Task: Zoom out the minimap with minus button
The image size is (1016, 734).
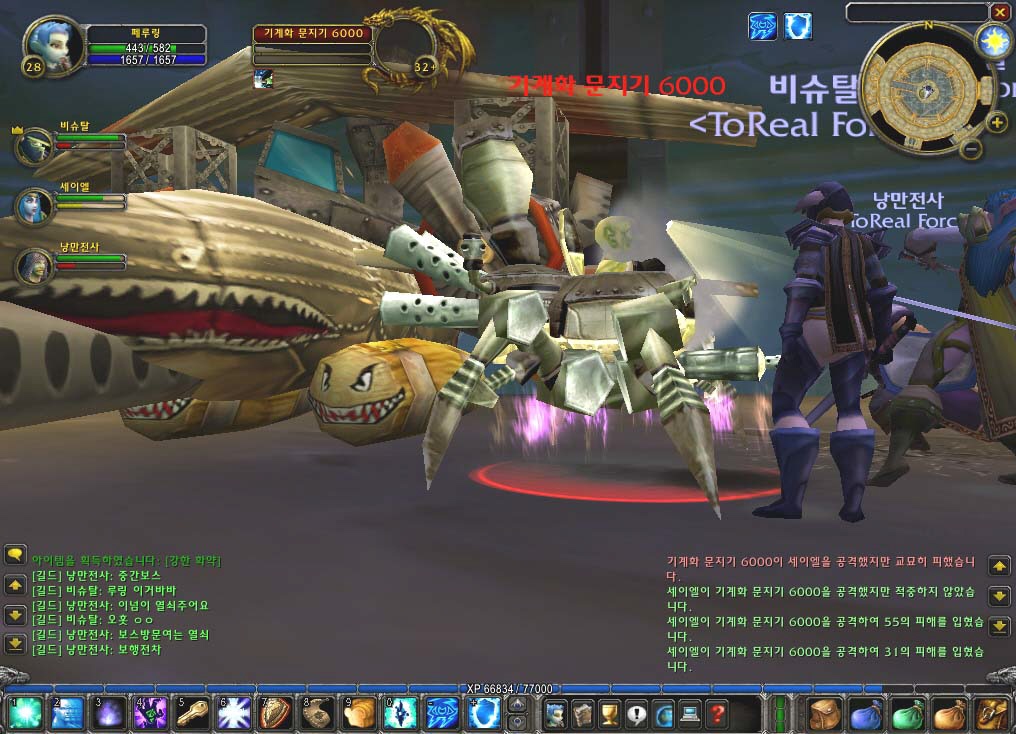Action: point(971,149)
